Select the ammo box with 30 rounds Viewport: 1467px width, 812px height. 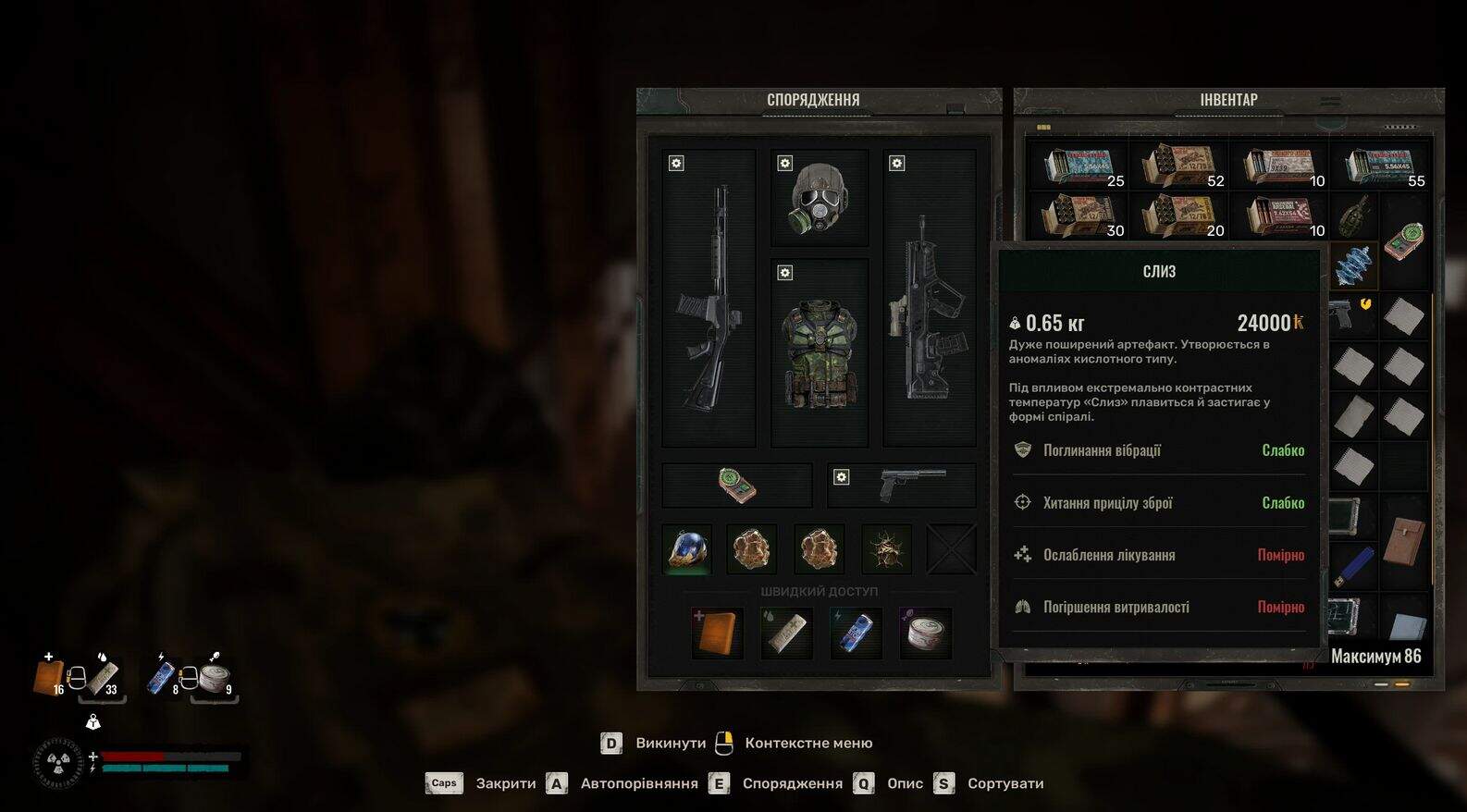tap(1078, 215)
